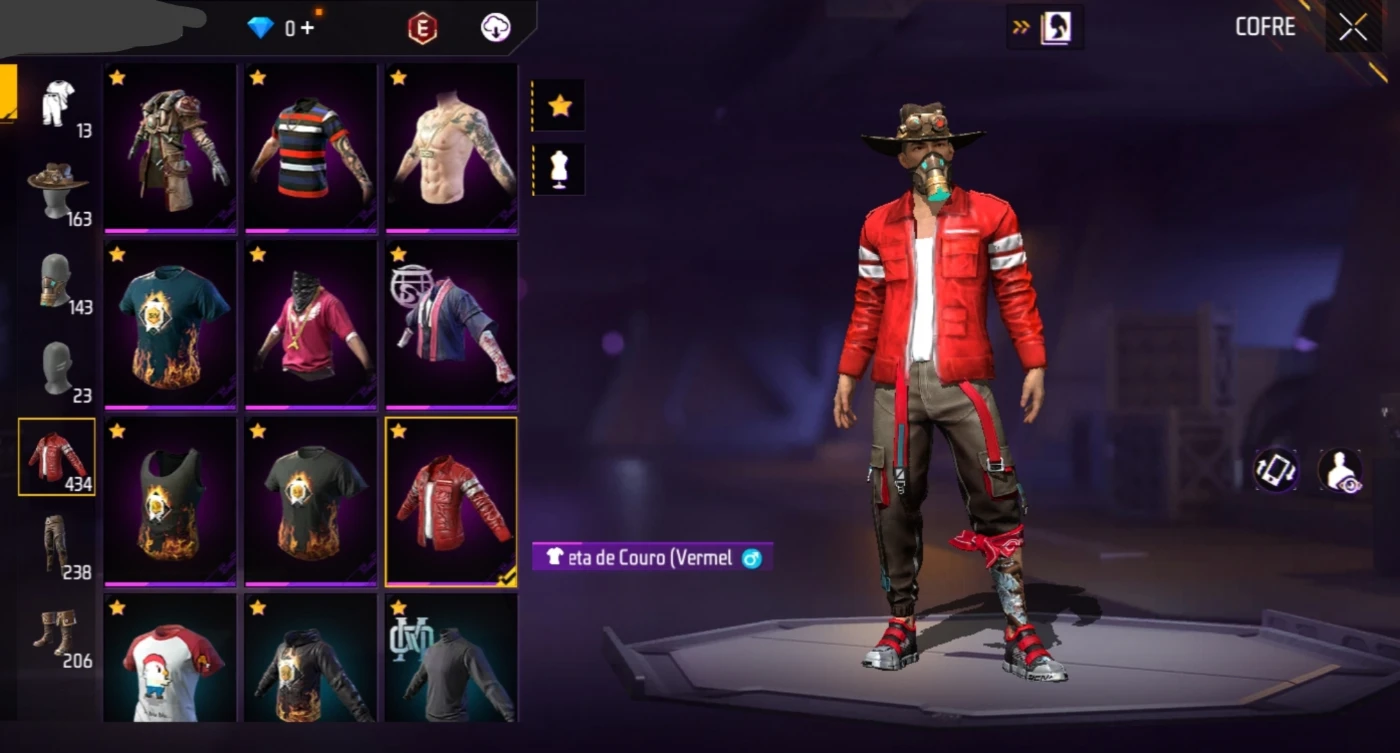The width and height of the screenshot is (1400, 753).
Task: Click the diamond balance to add diamonds
Action: pyautogui.click(x=283, y=27)
